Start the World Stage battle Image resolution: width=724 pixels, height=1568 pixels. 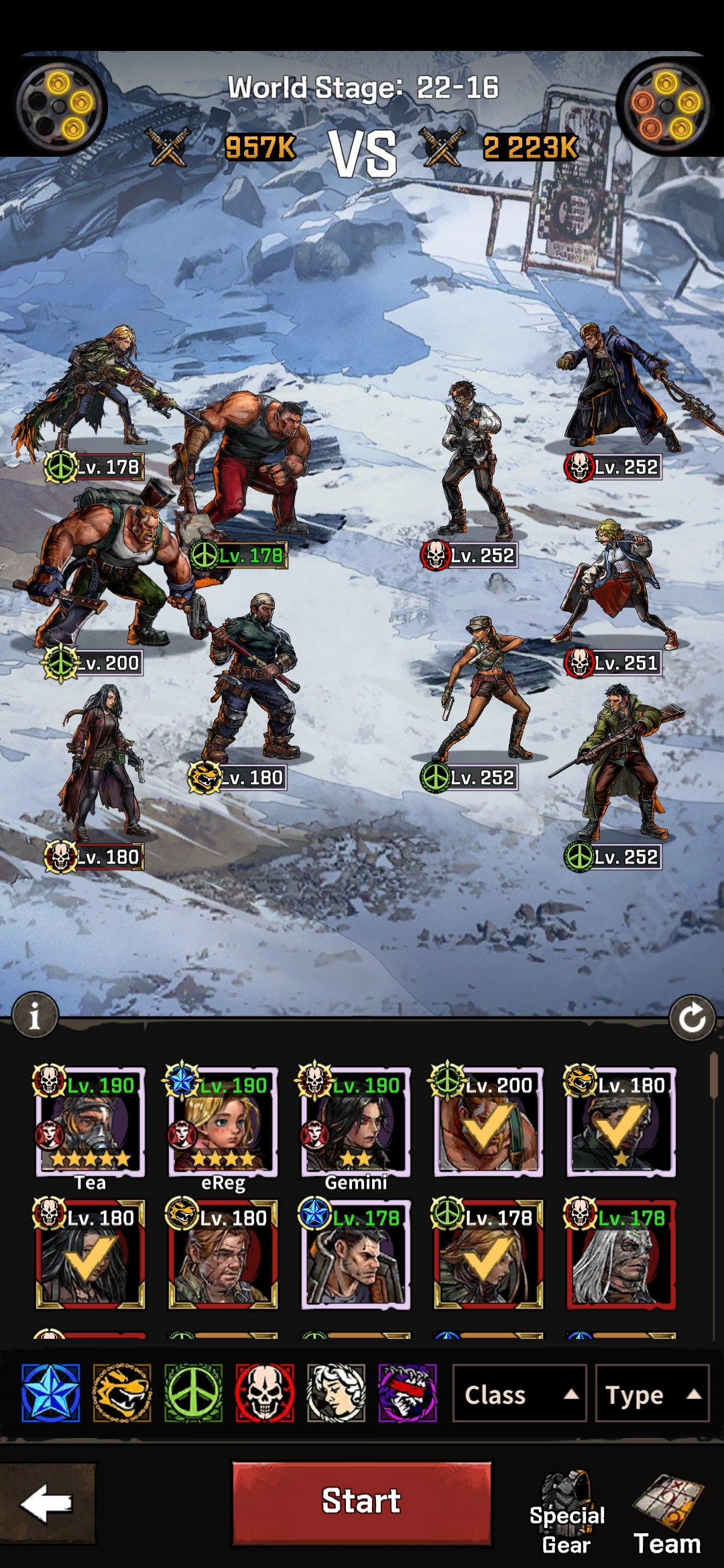(x=361, y=1503)
